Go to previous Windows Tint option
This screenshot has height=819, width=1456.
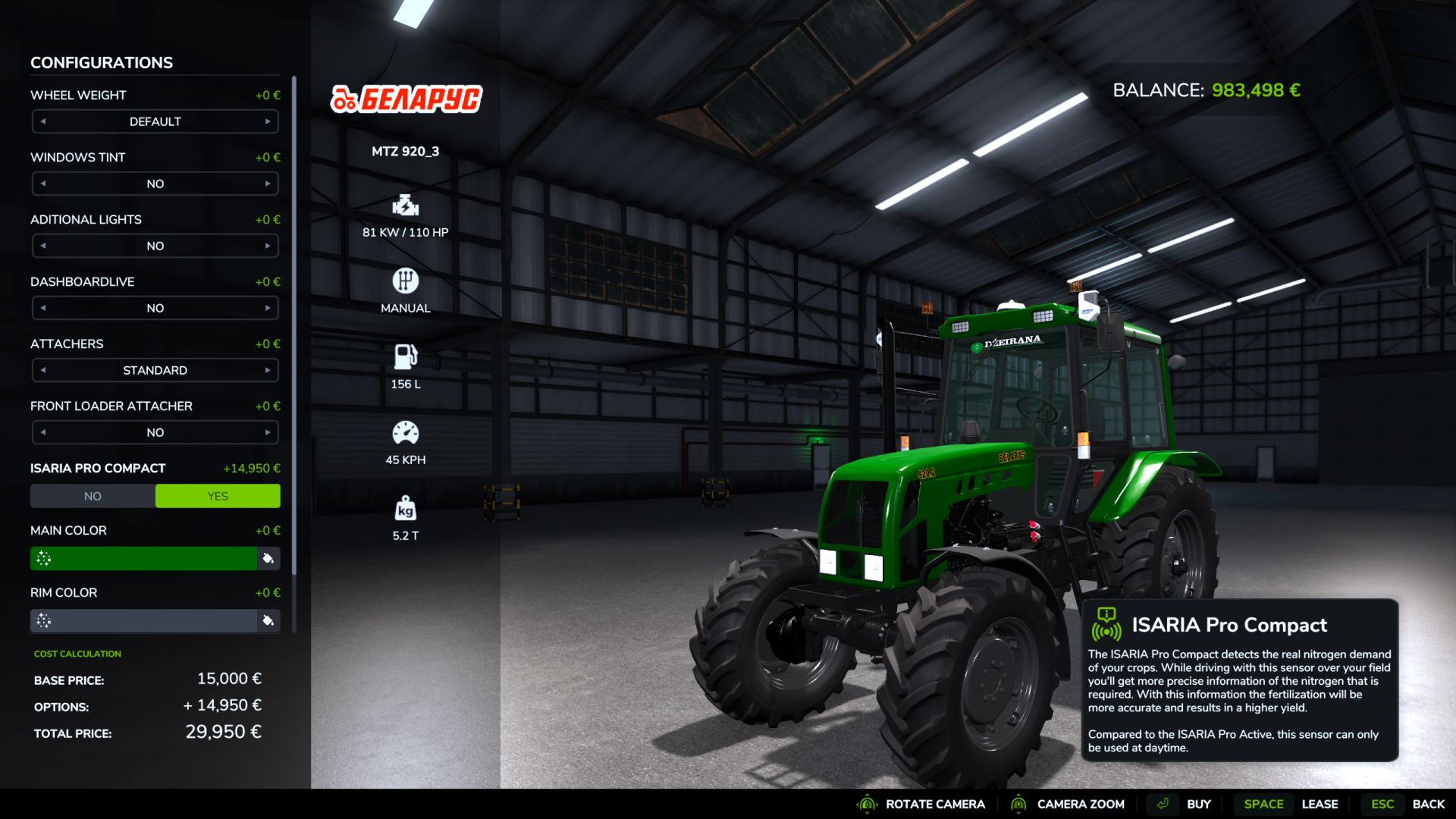coord(43,184)
